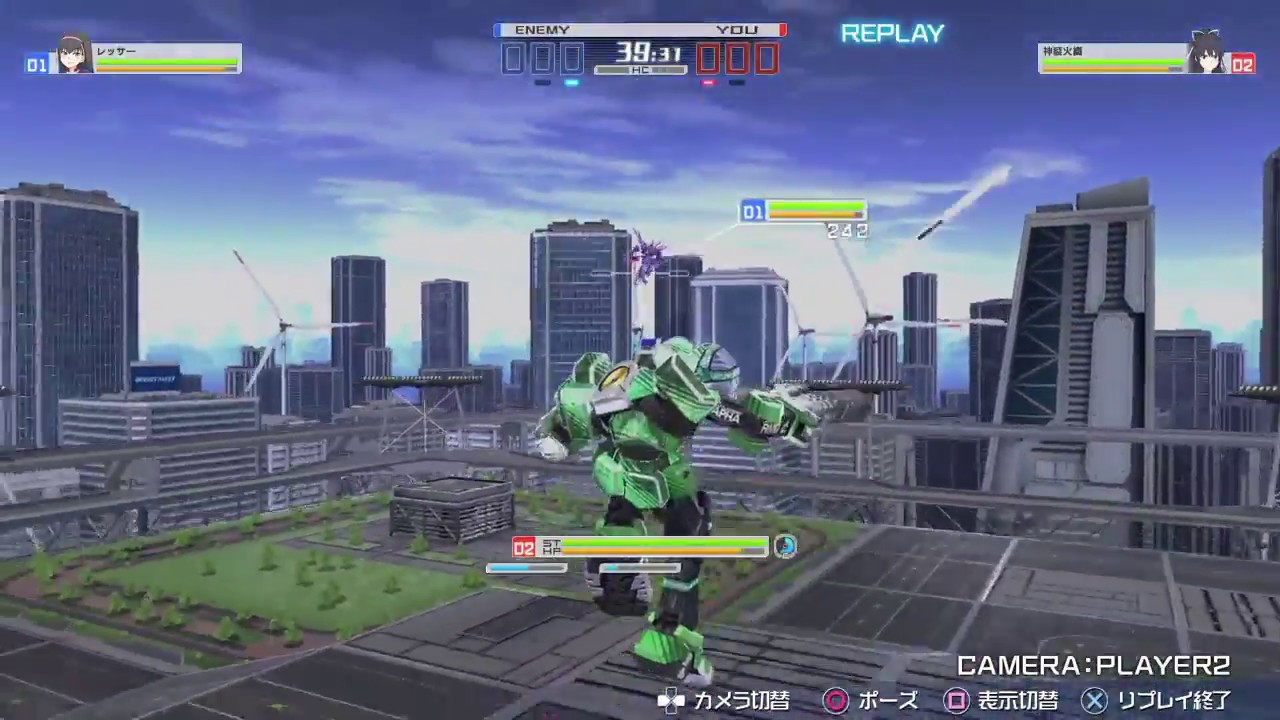Click the REPLAY header label
The image size is (1280, 720).
892,33
